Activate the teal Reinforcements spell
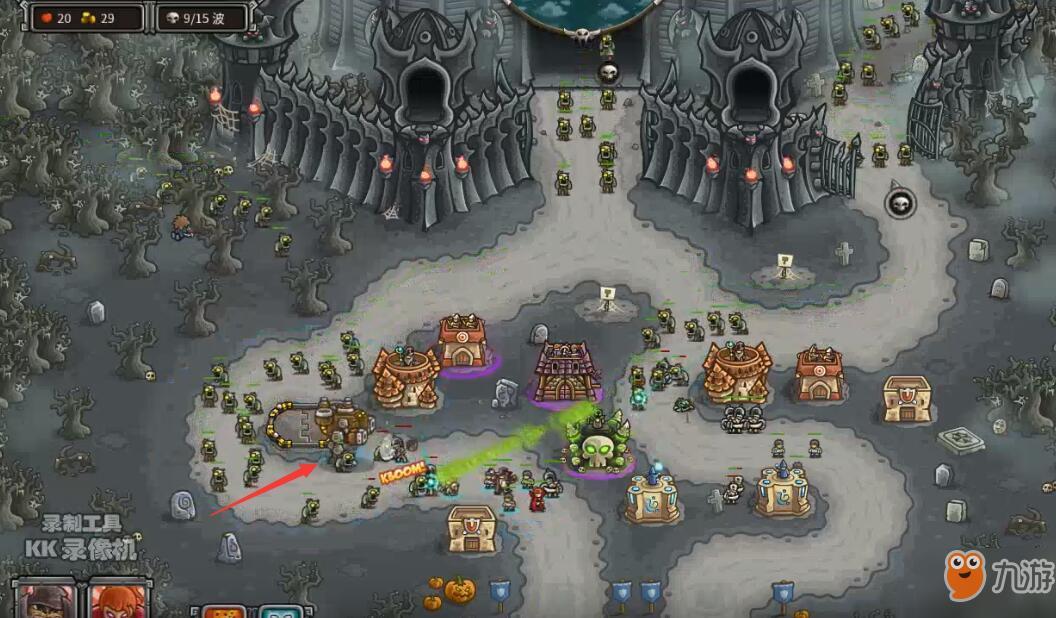 pos(281,611)
